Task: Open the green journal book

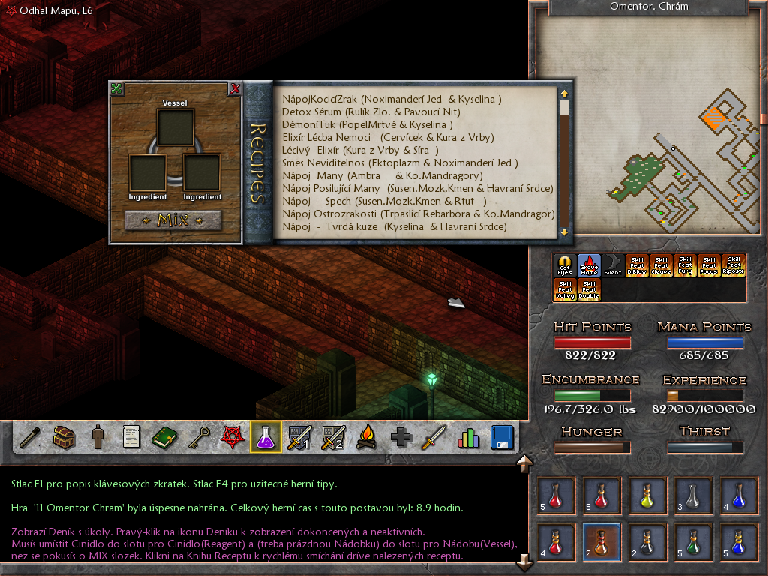Action: coord(164,437)
